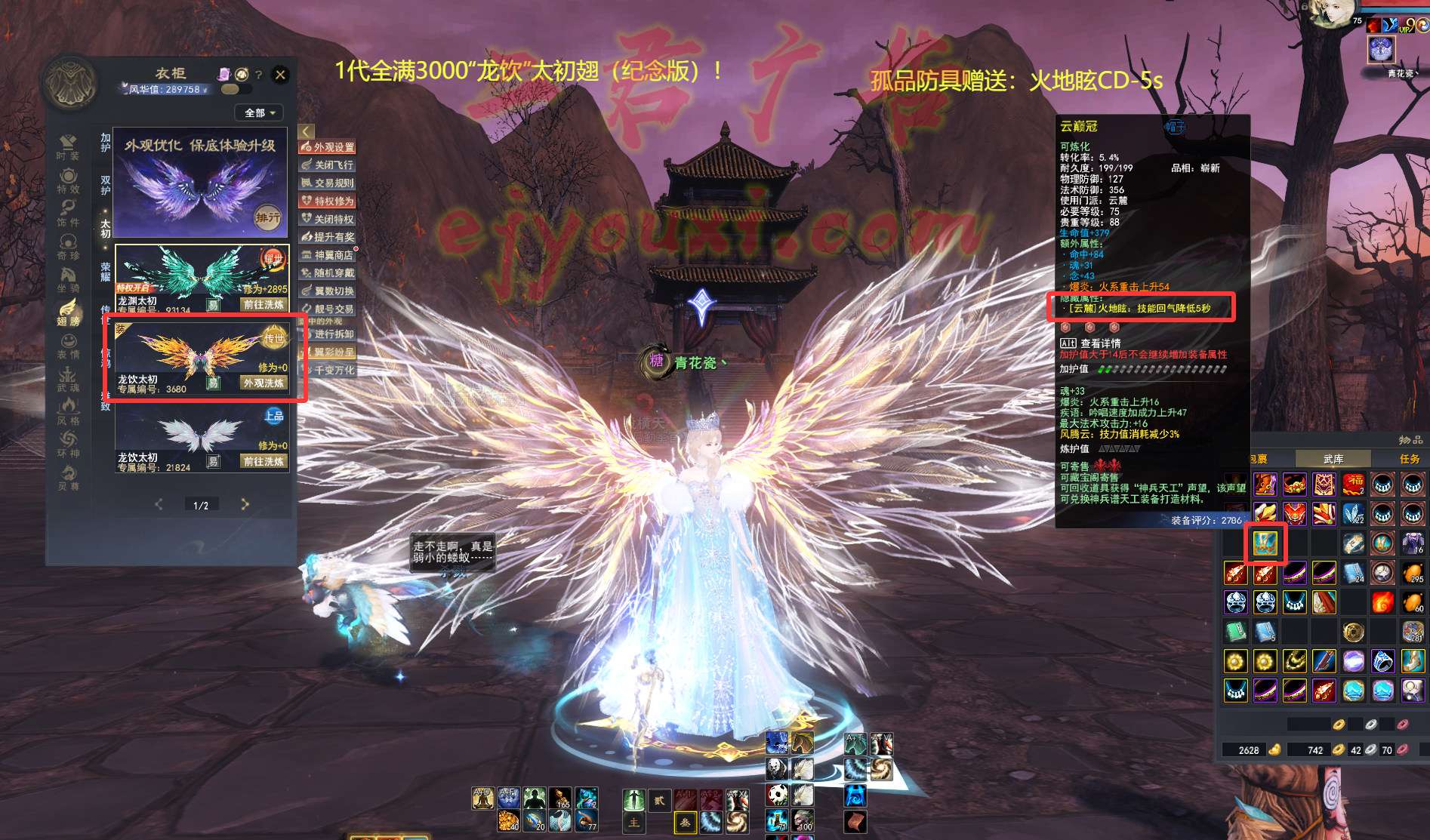This screenshot has height=840, width=1430.
Task: Click 查看详情 in the item tooltip
Action: tap(1101, 343)
